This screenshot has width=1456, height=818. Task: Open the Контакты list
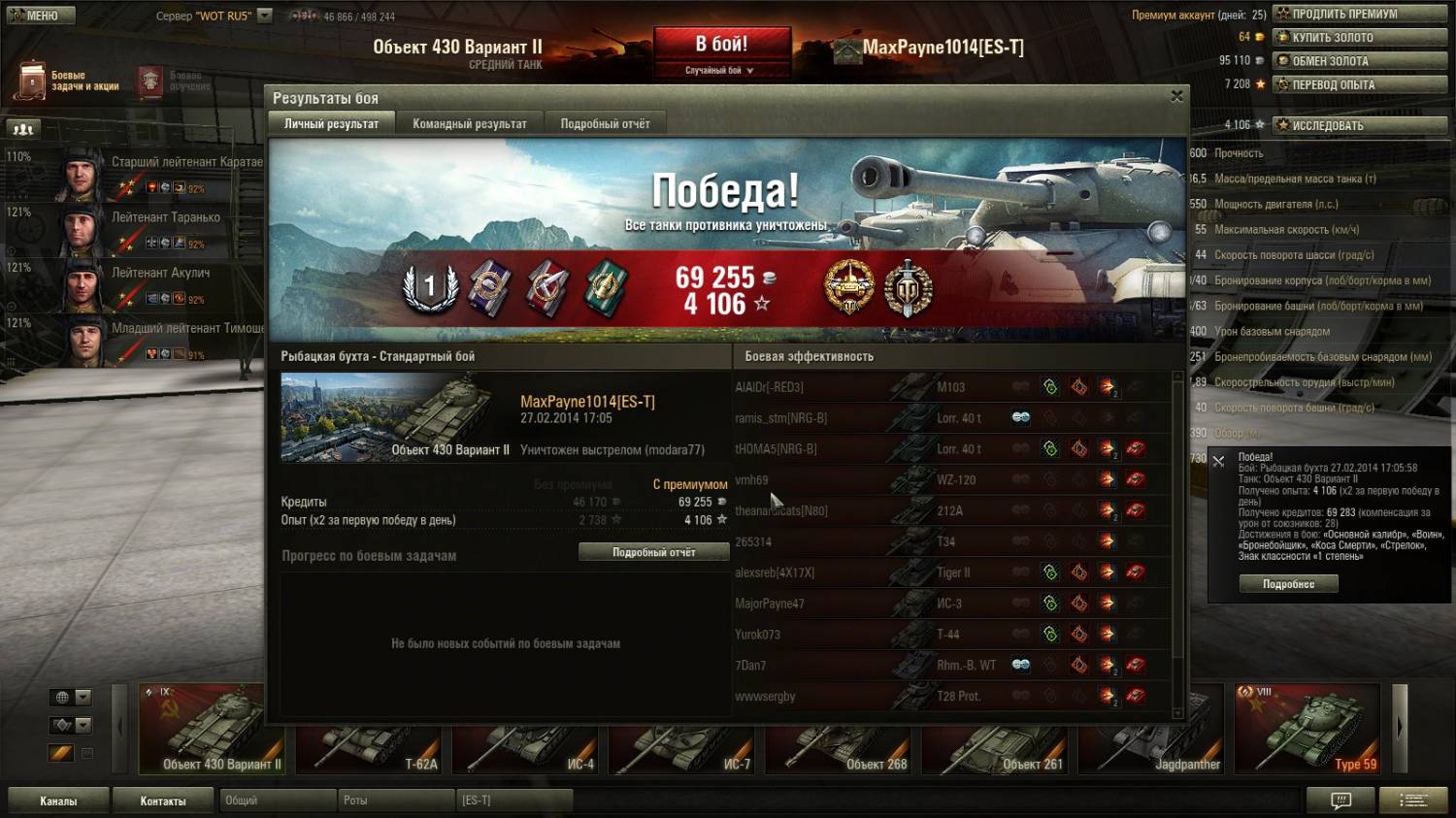[163, 801]
